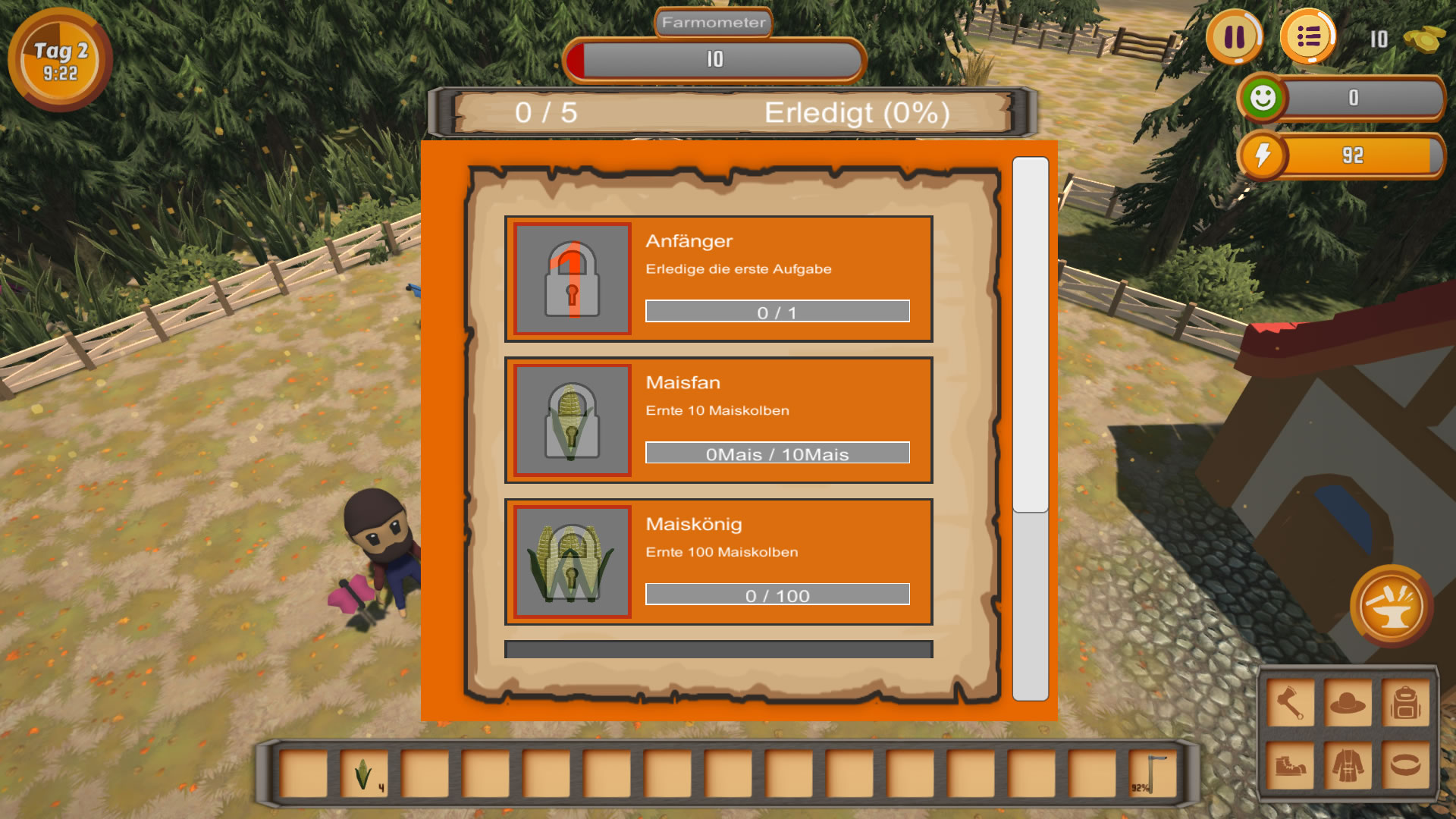
Task: Click the Farmometer label
Action: tap(713, 23)
